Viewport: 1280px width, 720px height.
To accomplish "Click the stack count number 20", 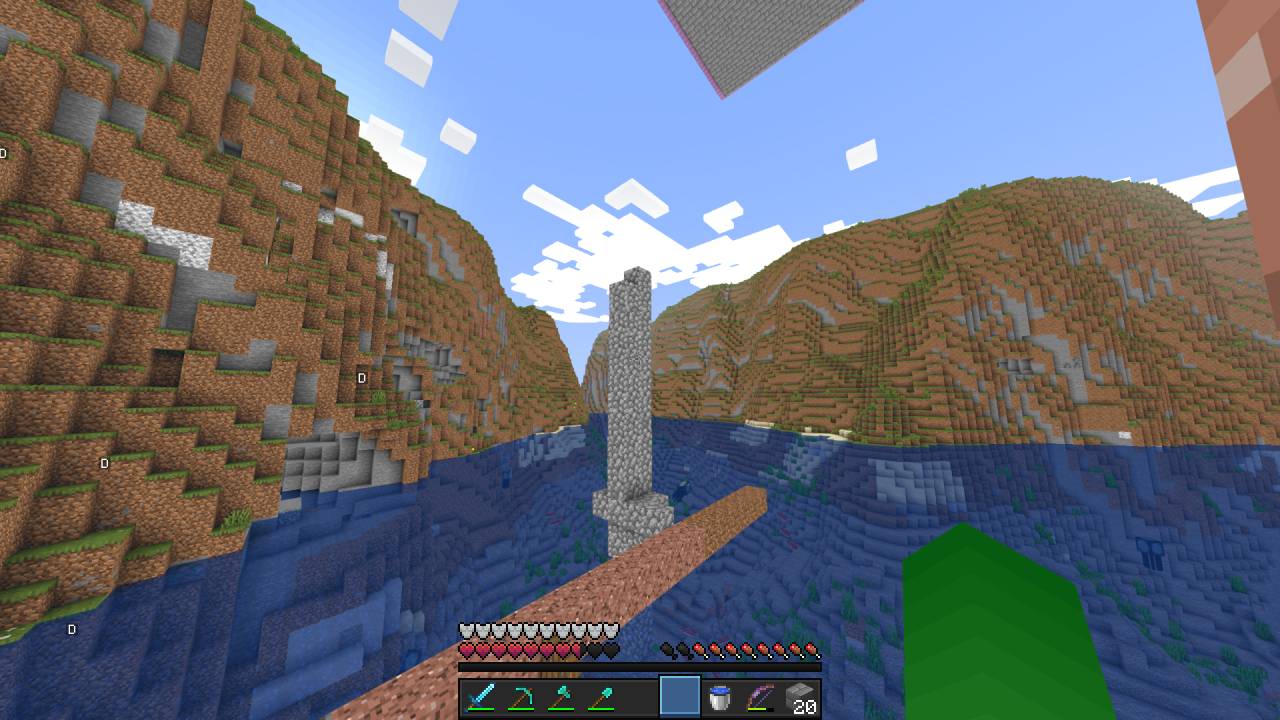I will coord(805,708).
